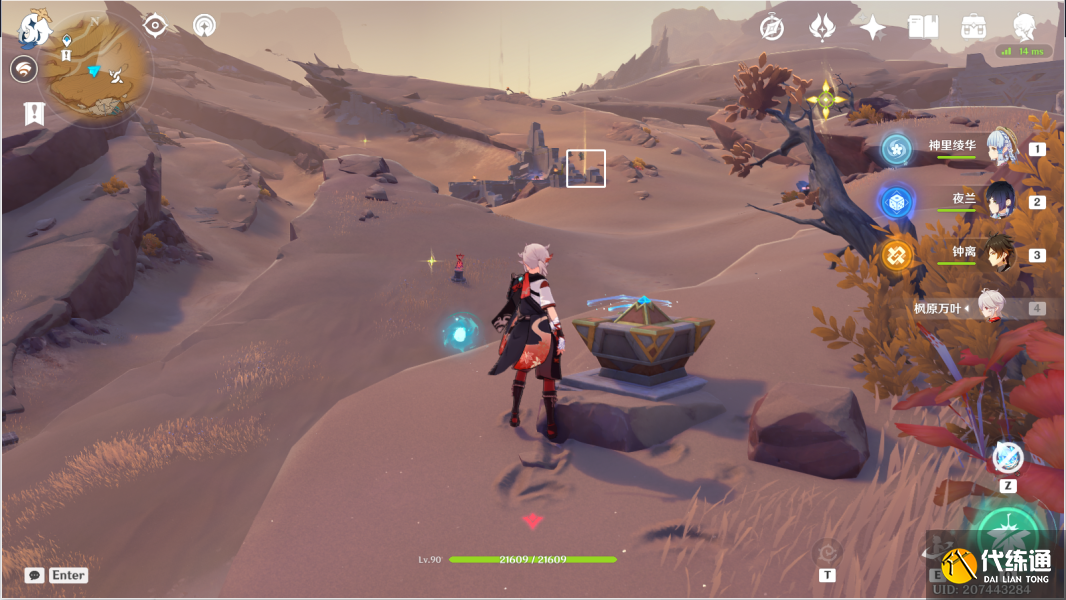Switch to party member 夜兰

pyautogui.click(x=1000, y=201)
